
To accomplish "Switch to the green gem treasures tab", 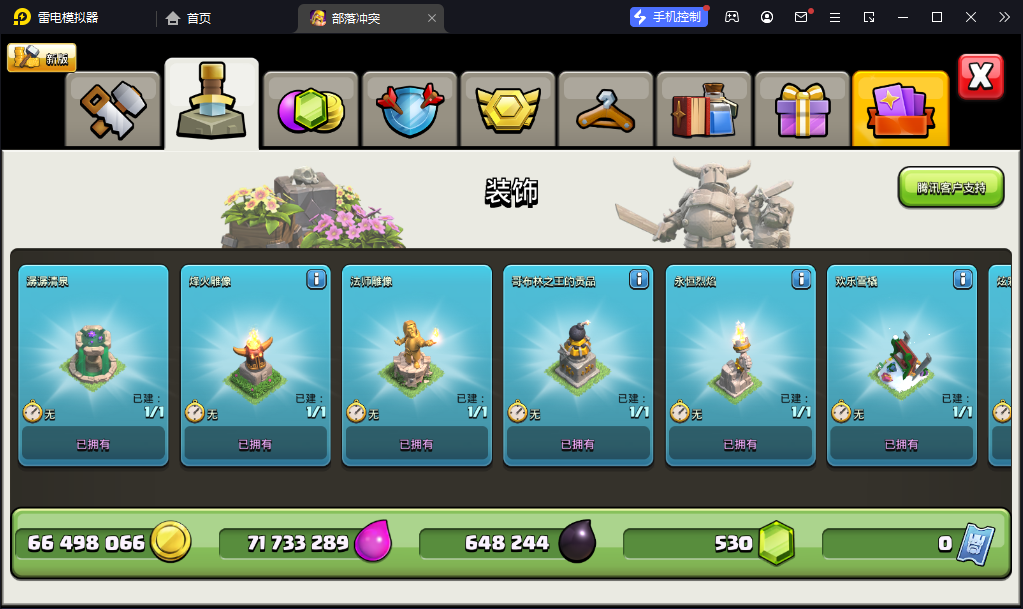I will tap(310, 110).
